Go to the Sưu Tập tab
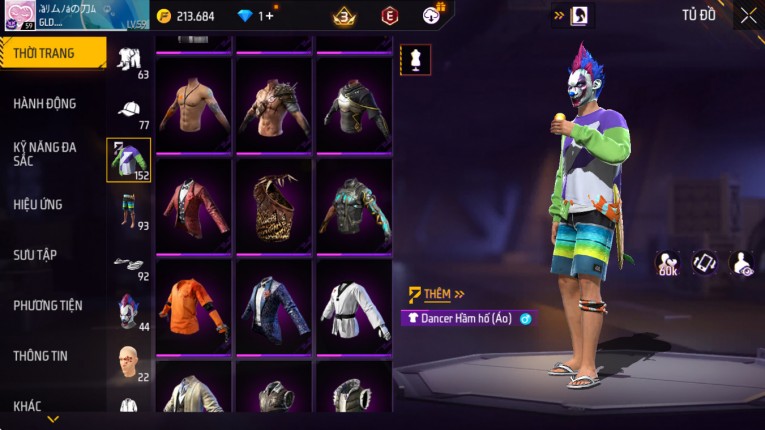The image size is (765, 430). point(35,255)
